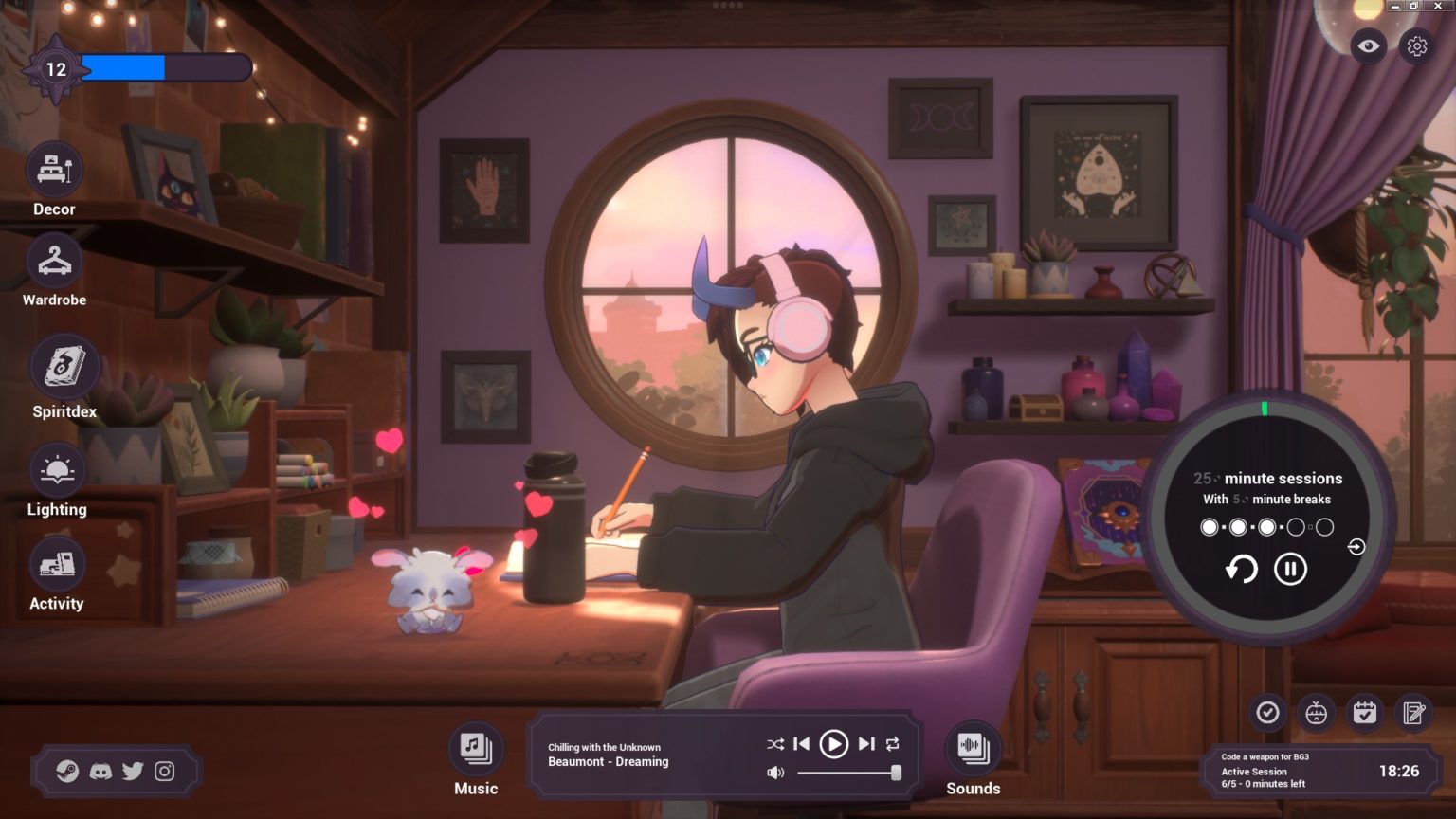Open the pomodoro tomato timer icon

(x=1317, y=712)
